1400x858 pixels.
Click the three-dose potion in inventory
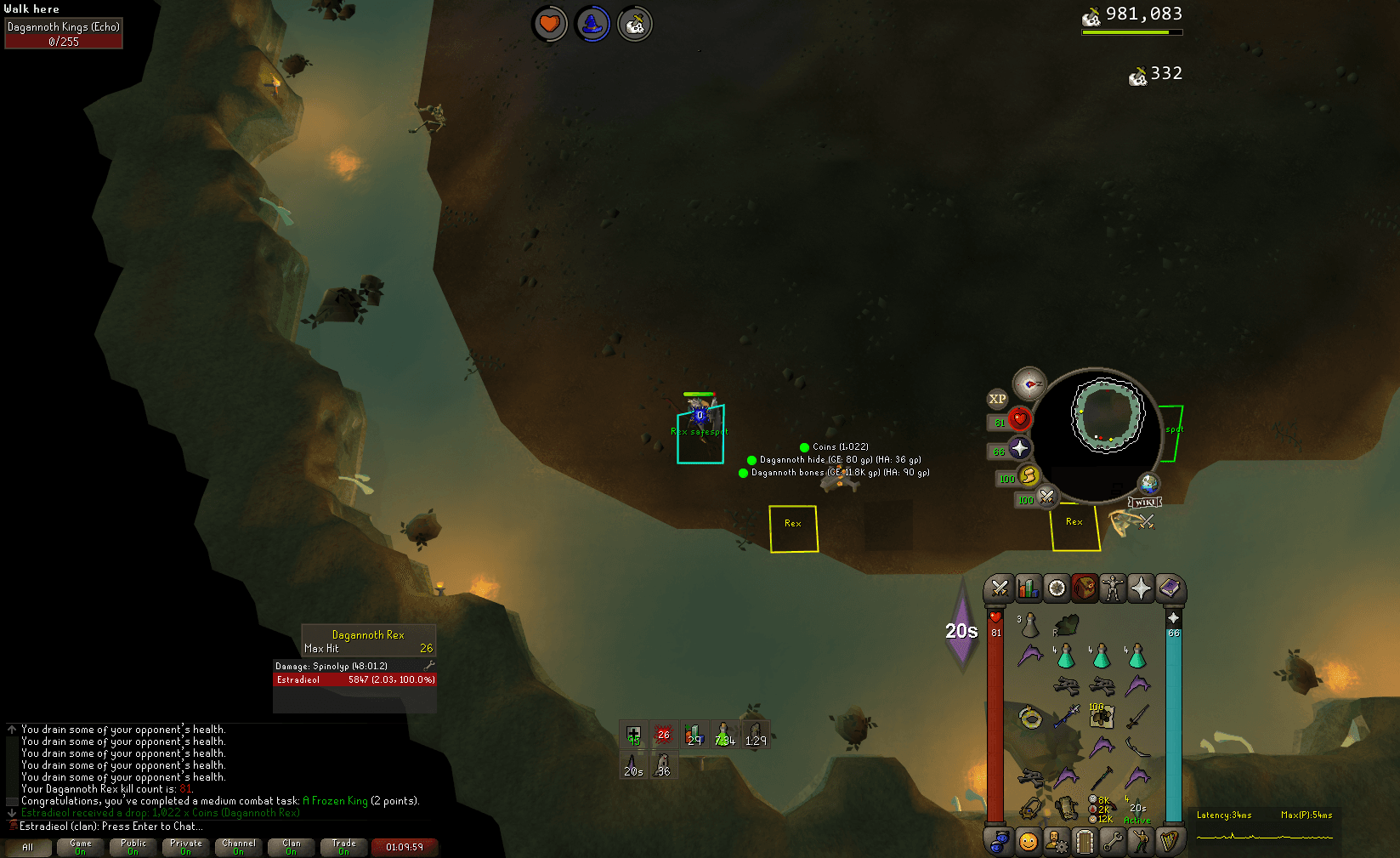pos(1029,627)
